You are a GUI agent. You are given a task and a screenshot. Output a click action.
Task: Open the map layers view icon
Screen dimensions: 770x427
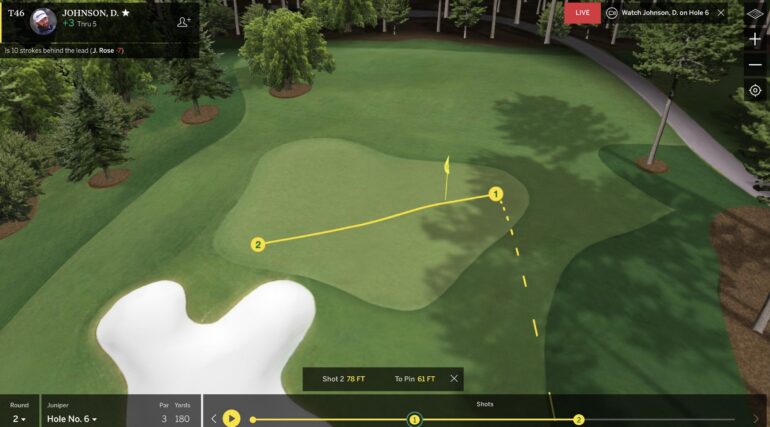[755, 14]
